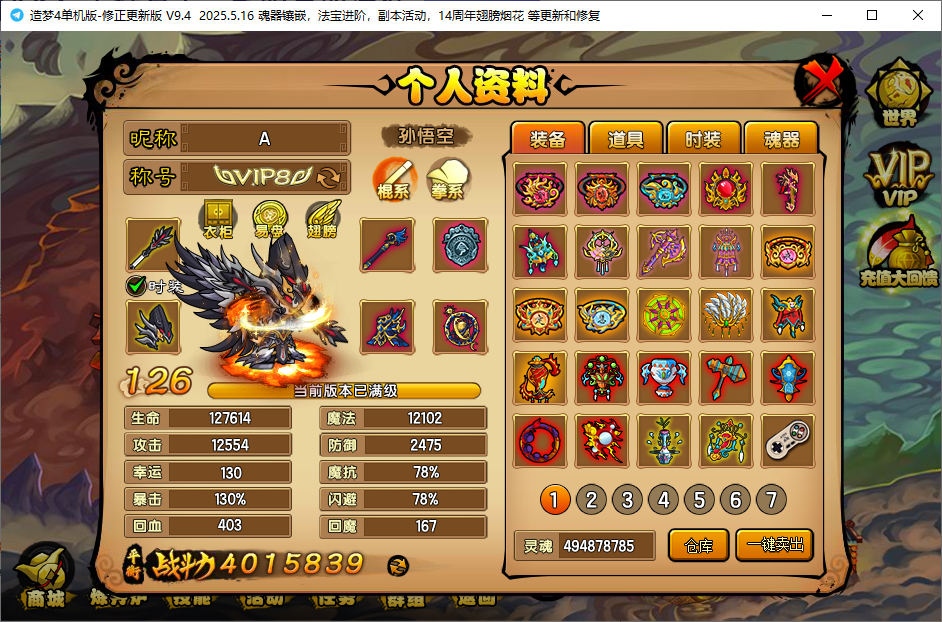Screen dimensions: 942x622
Task: Select the gamepad controller item slot
Action: [788, 440]
